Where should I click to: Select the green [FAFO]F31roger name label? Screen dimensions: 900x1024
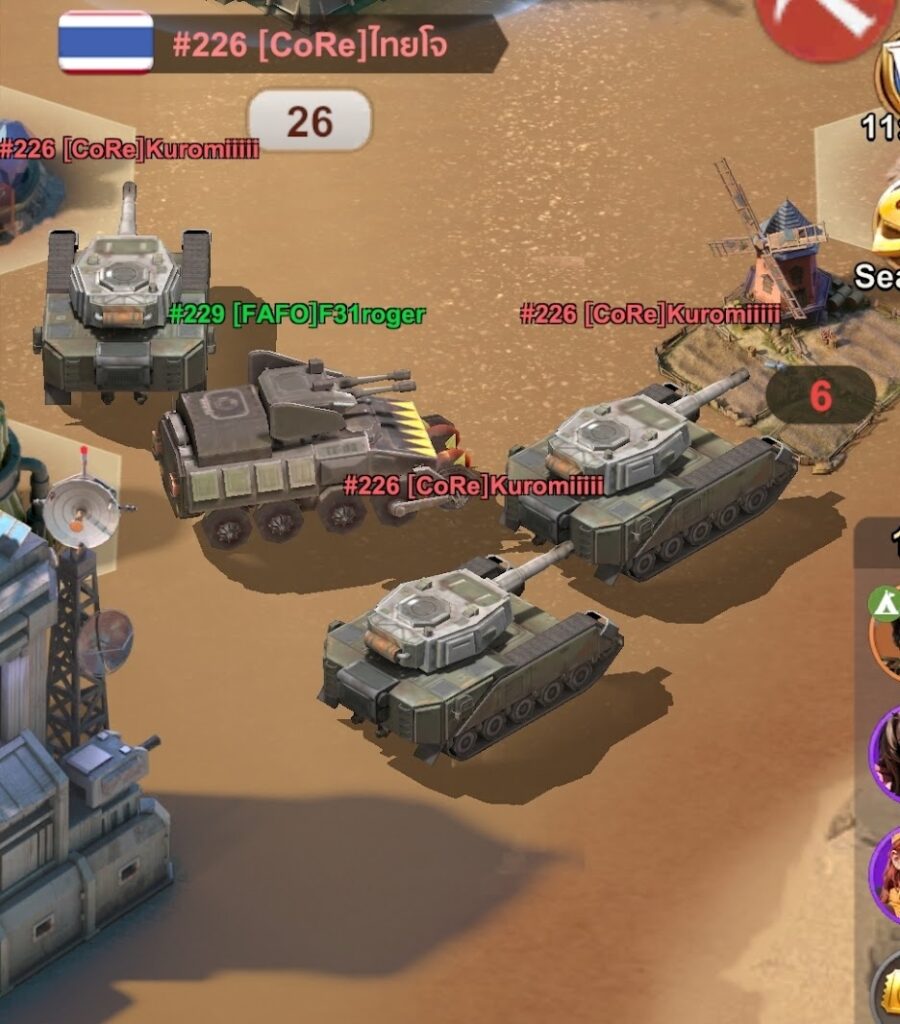[x=297, y=314]
